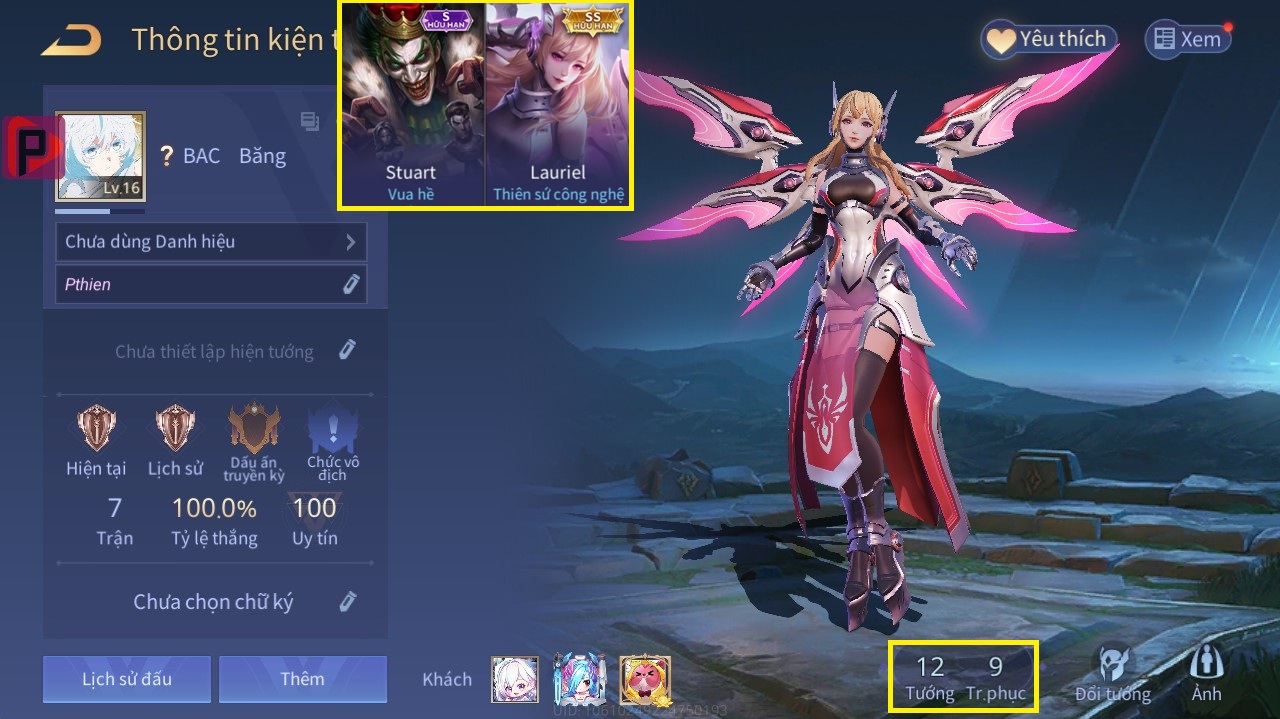Open the Xem view button
The image size is (1280, 719).
[1187, 40]
